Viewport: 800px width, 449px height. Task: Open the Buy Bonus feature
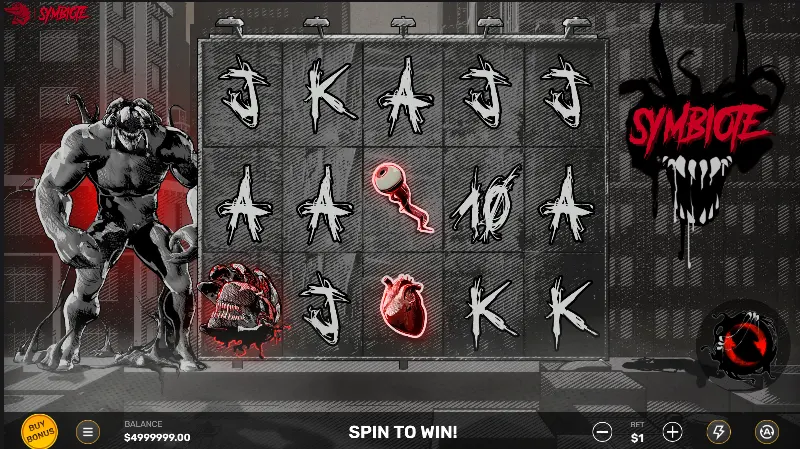click(39, 431)
